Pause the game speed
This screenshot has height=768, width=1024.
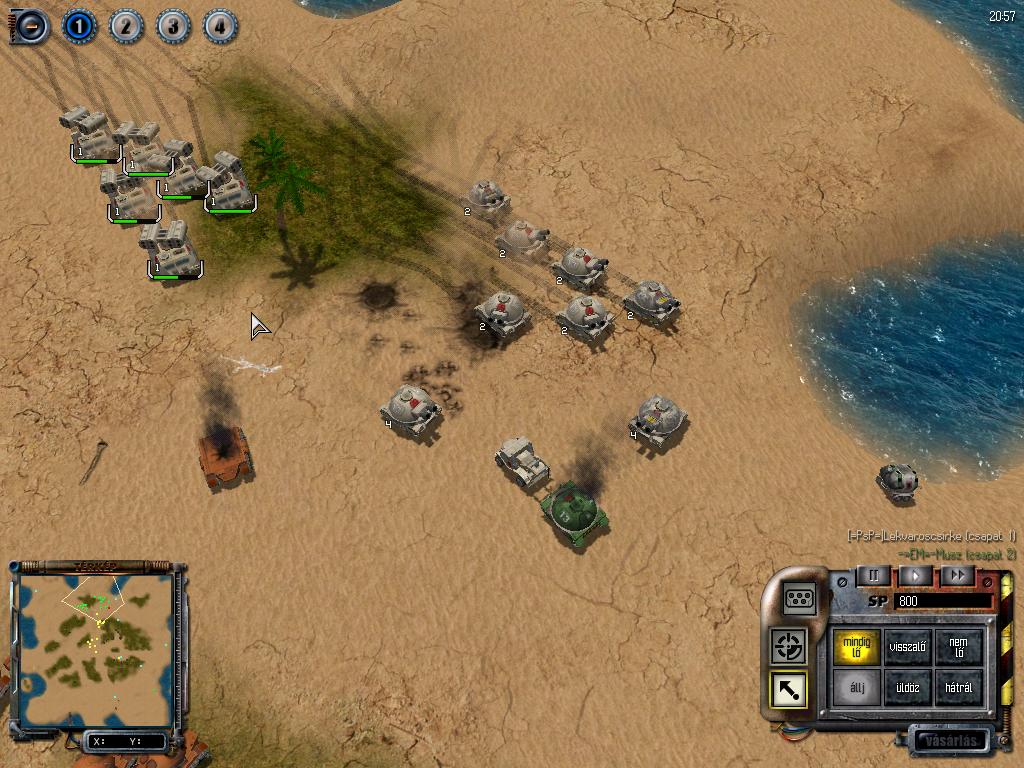click(874, 575)
